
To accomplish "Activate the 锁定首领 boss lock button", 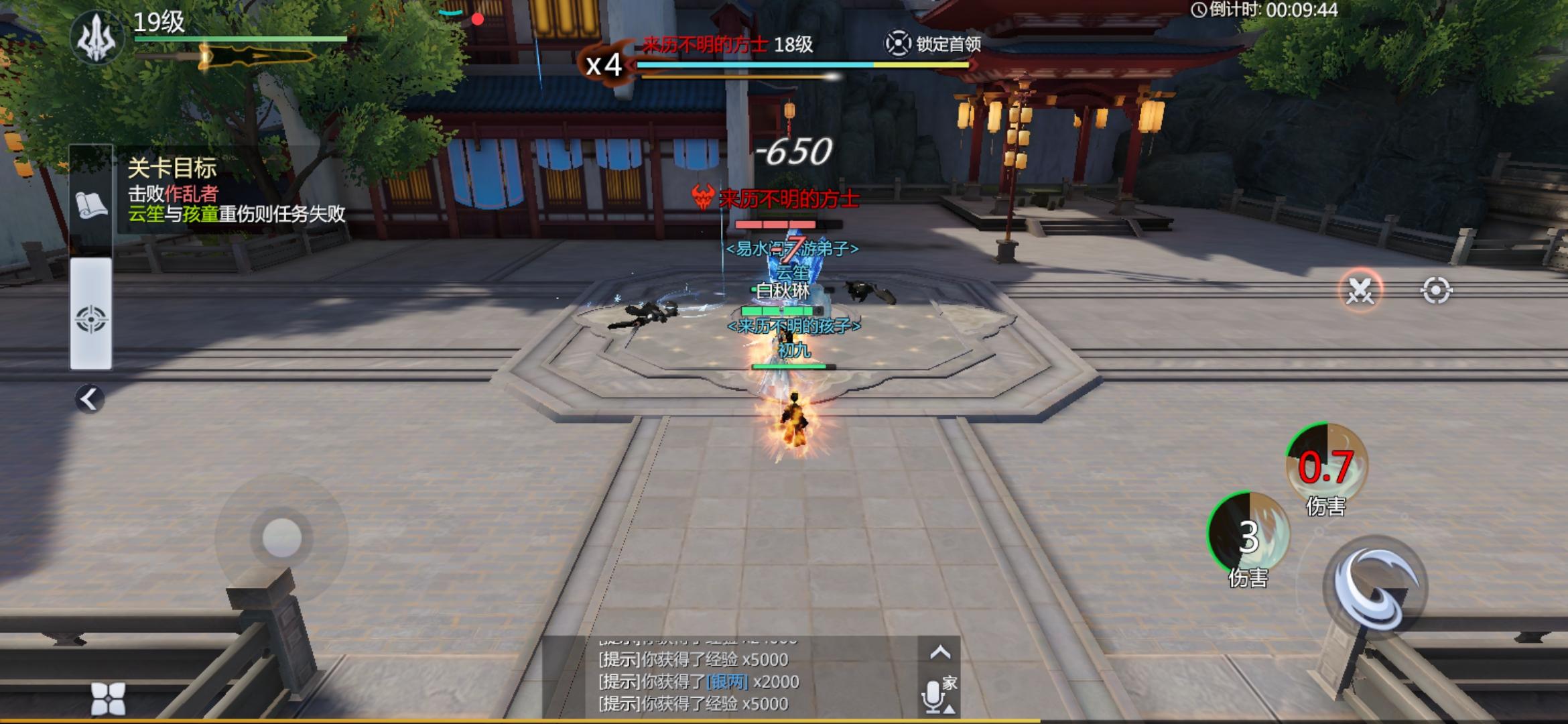I will (934, 44).
